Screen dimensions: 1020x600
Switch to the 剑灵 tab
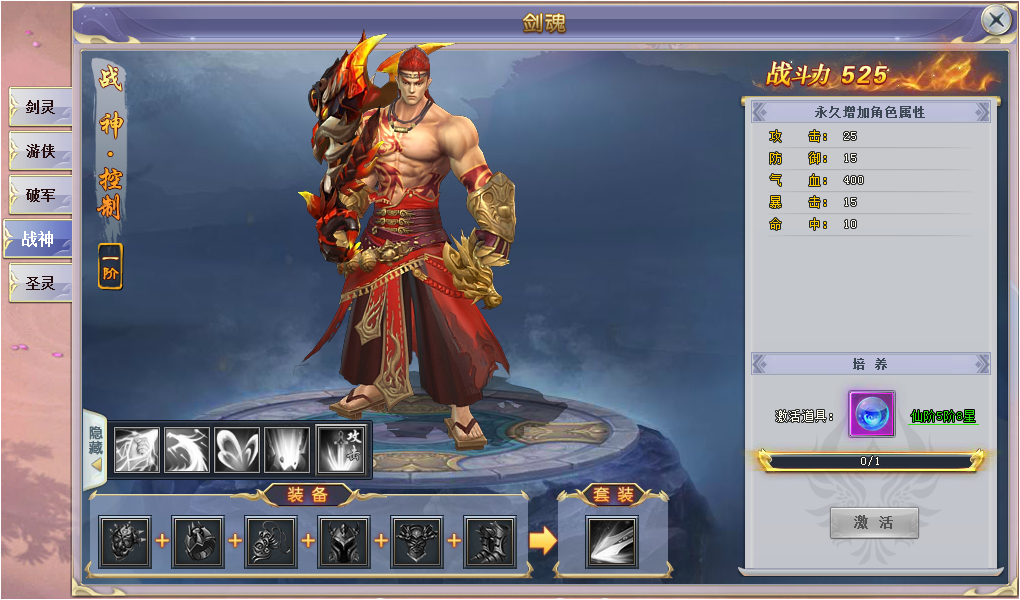pyautogui.click(x=40, y=107)
